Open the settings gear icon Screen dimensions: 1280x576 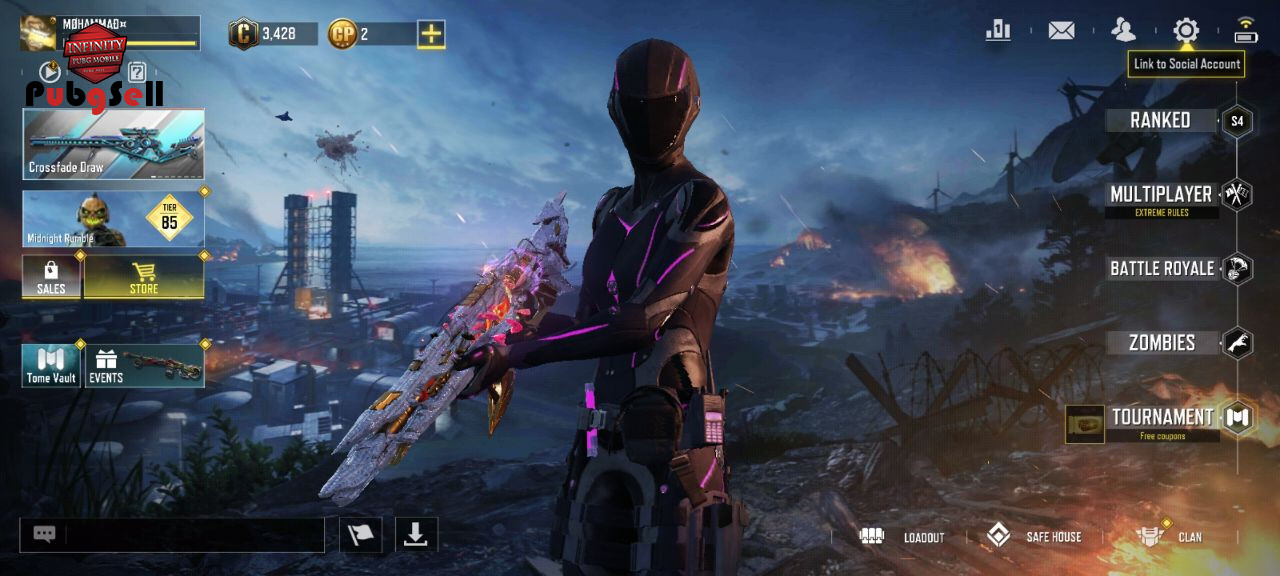[1186, 31]
